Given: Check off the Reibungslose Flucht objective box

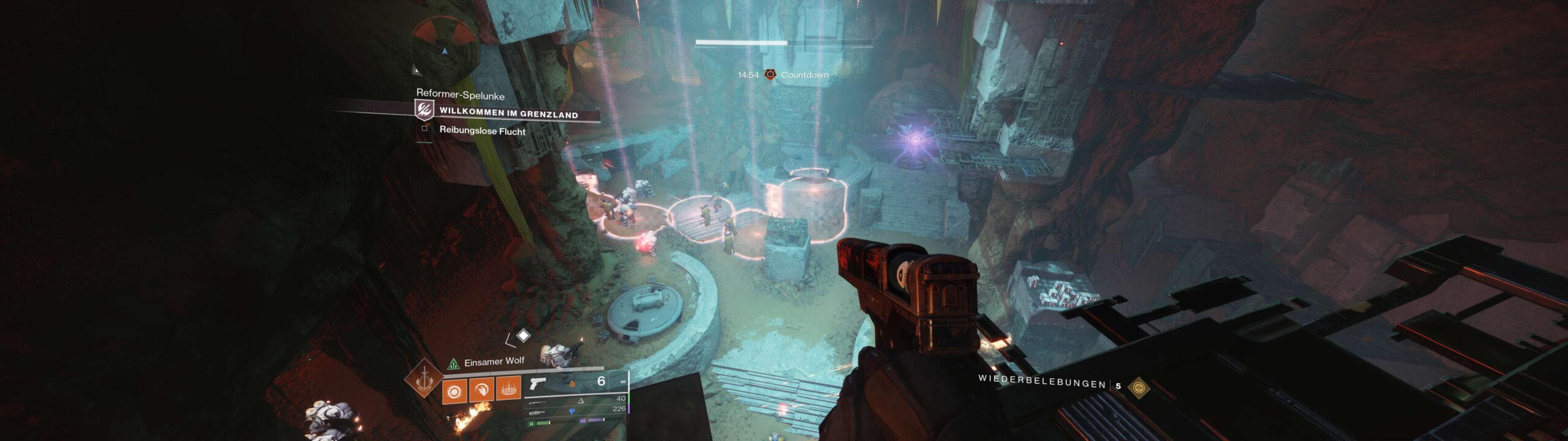Looking at the screenshot, I should (424, 130).
